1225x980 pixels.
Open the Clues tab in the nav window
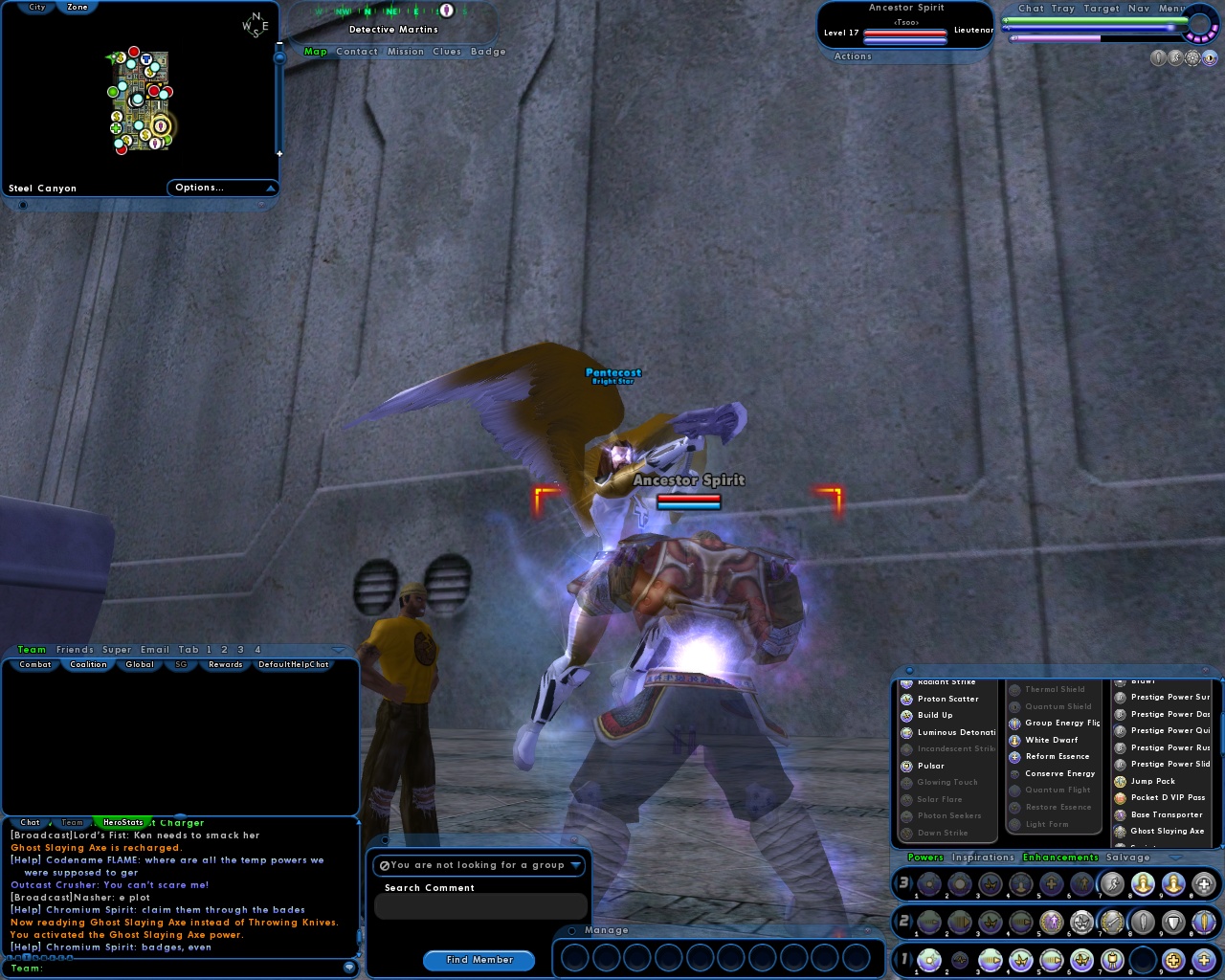point(446,51)
